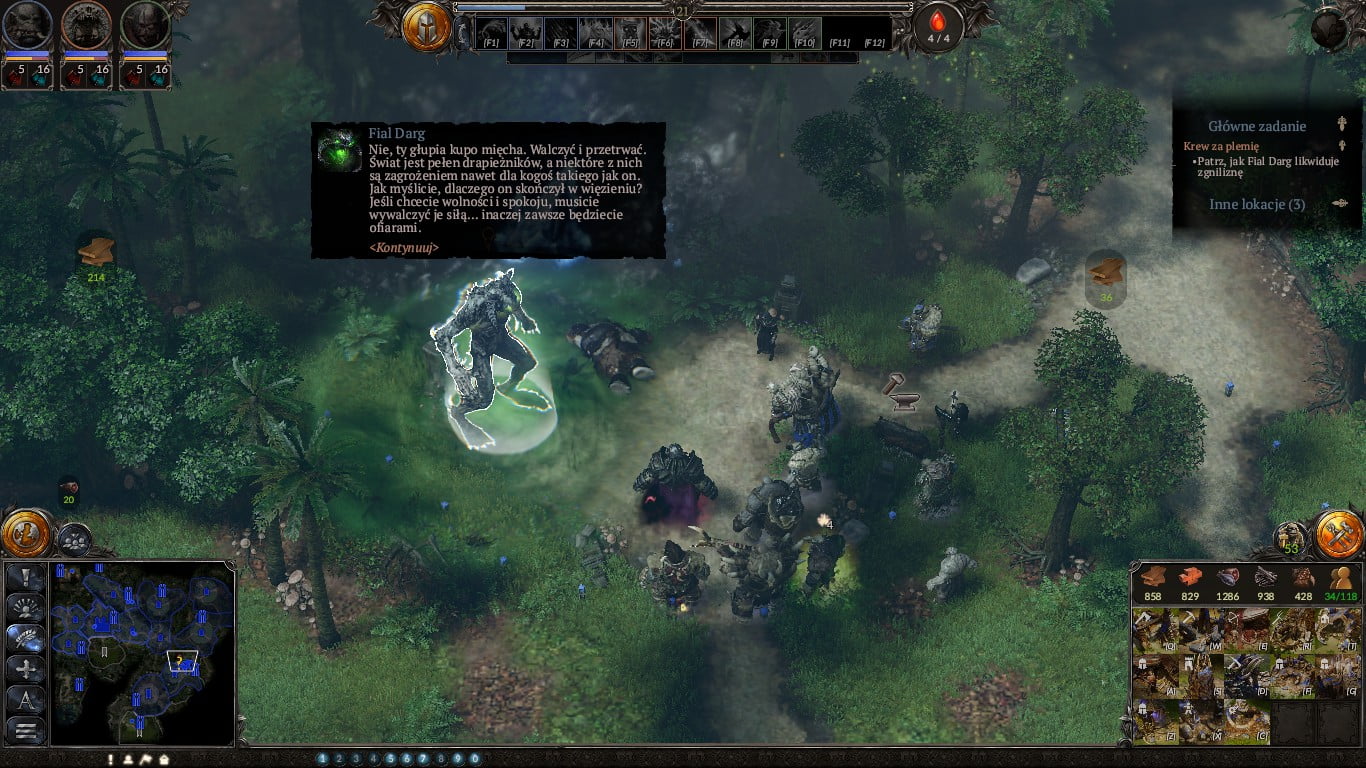Open the orange hammers build menu
The width and height of the screenshot is (1366, 768).
click(1338, 535)
